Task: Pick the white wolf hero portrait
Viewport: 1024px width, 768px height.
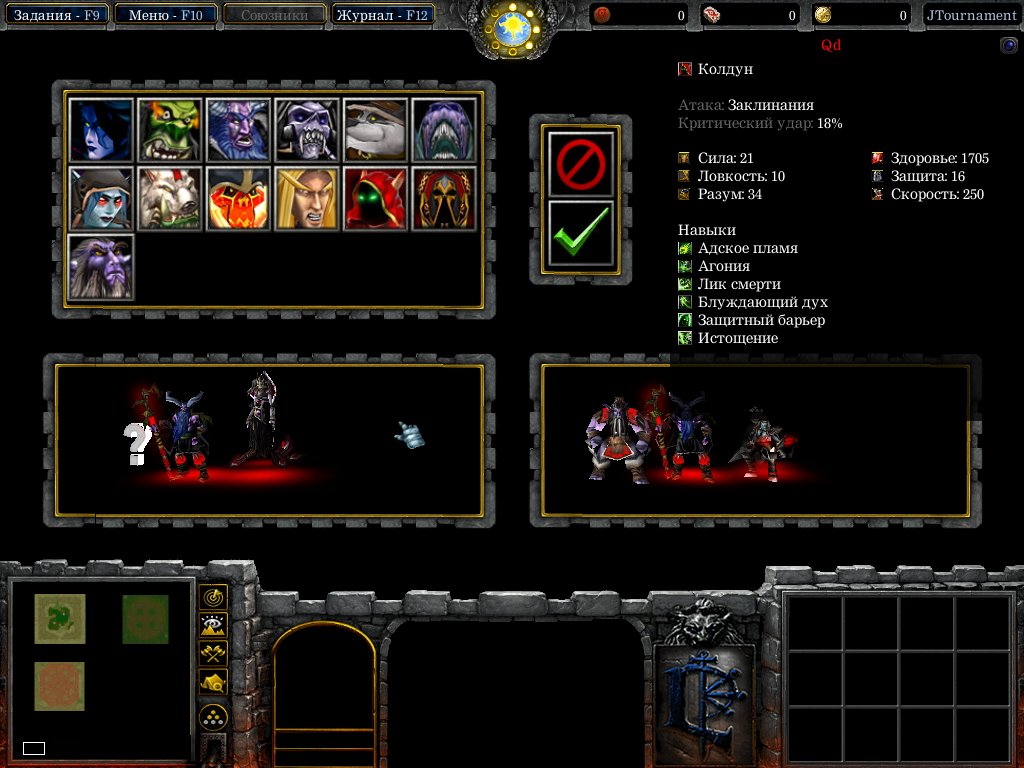Action: coord(169,198)
